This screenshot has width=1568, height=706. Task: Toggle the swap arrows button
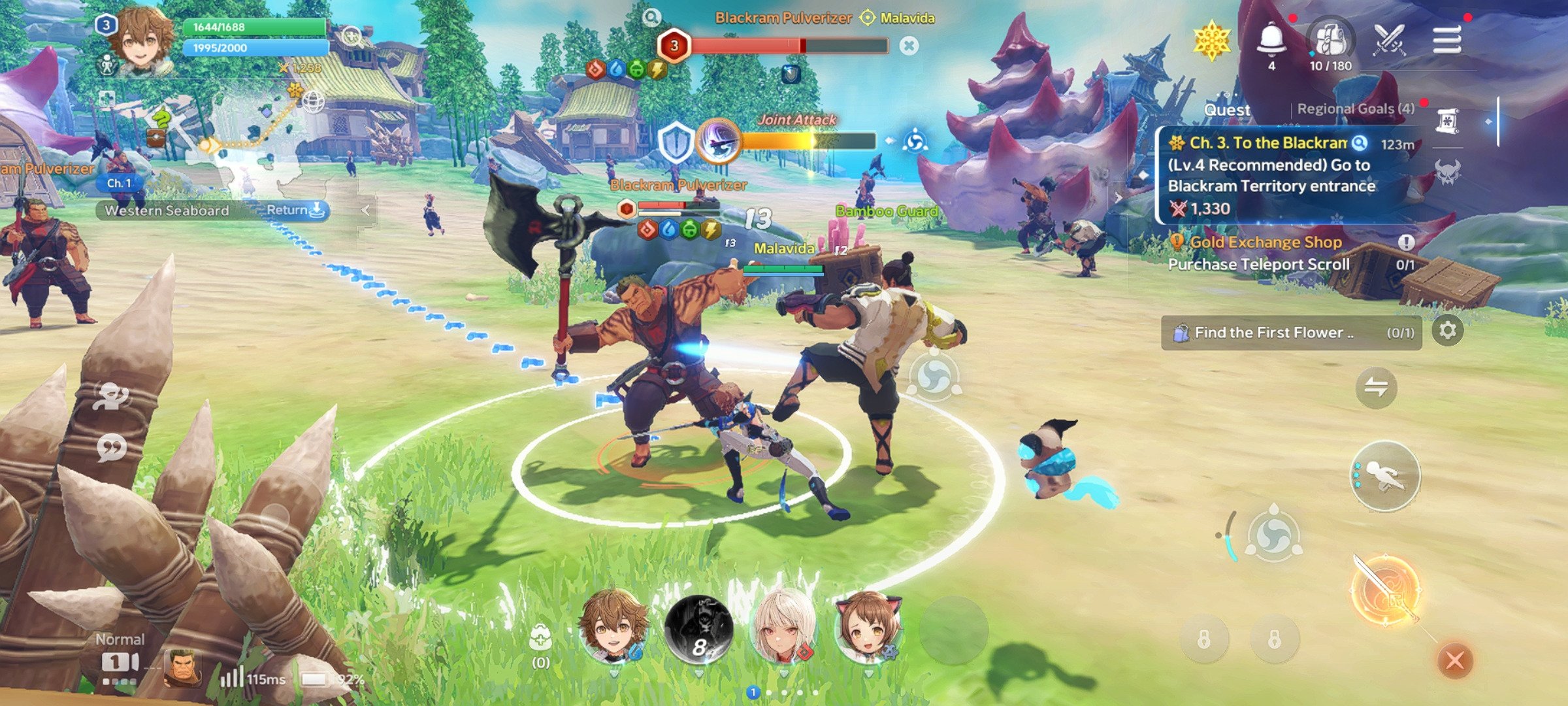click(x=1376, y=388)
